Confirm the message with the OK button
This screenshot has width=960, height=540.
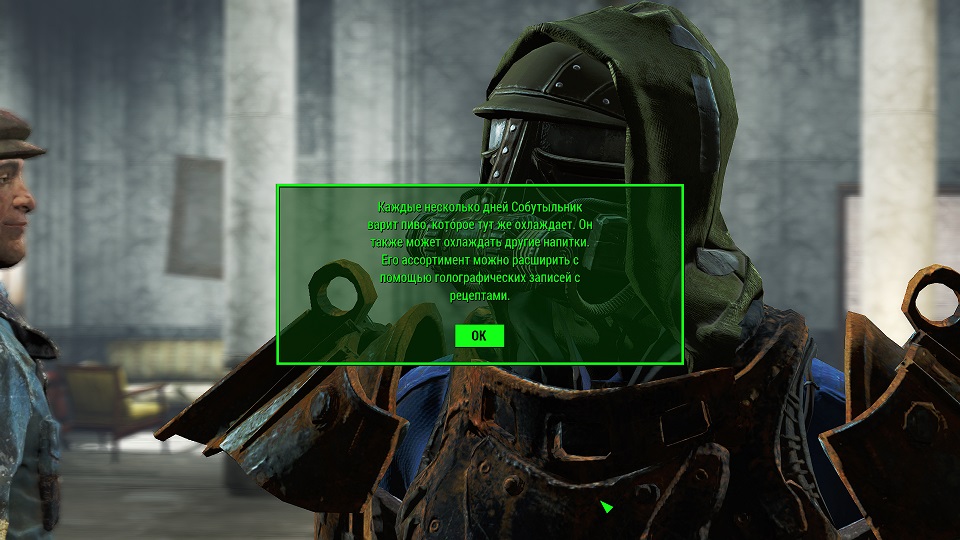click(479, 336)
